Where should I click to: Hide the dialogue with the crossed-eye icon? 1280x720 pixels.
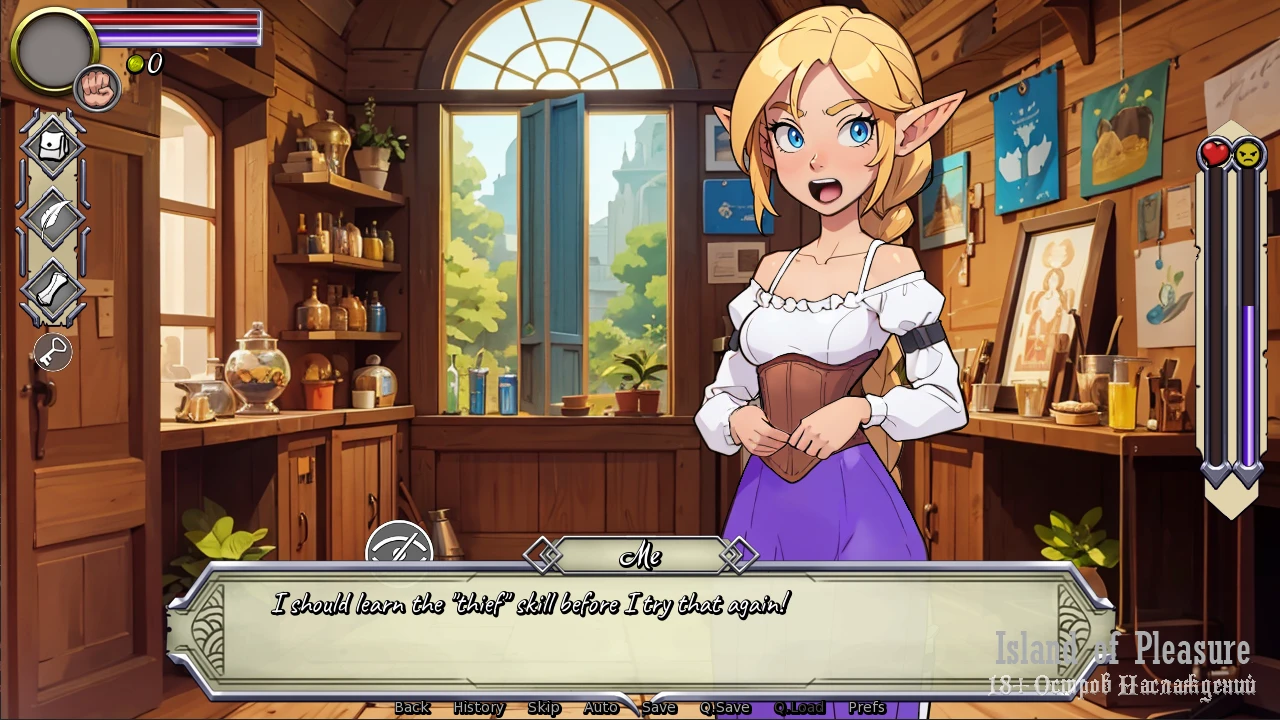click(399, 547)
